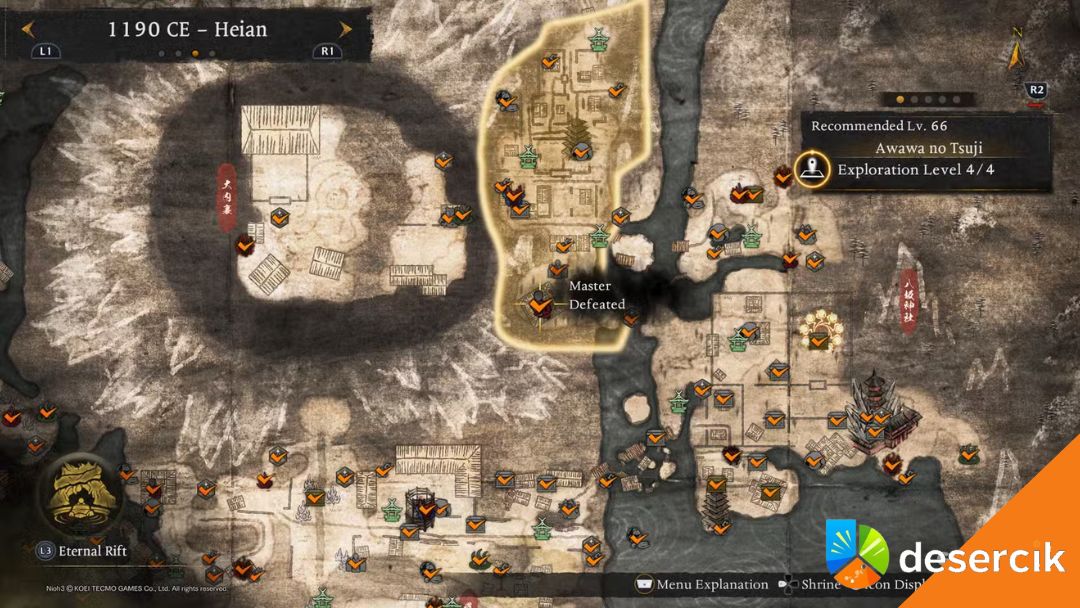Click the 1190 CE – Heian era title

pyautogui.click(x=187, y=29)
